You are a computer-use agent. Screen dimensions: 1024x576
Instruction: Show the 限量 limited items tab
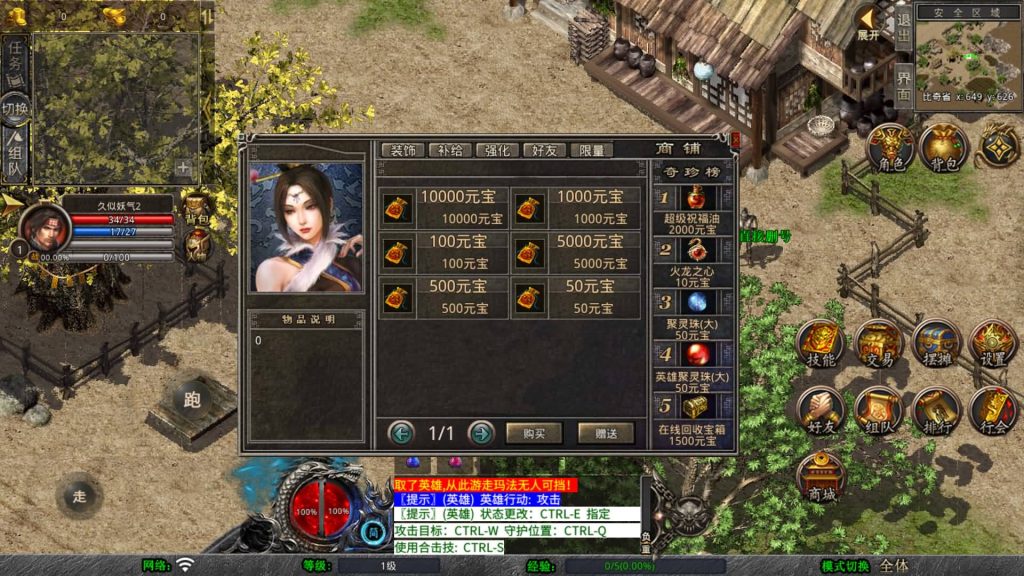[x=591, y=150]
